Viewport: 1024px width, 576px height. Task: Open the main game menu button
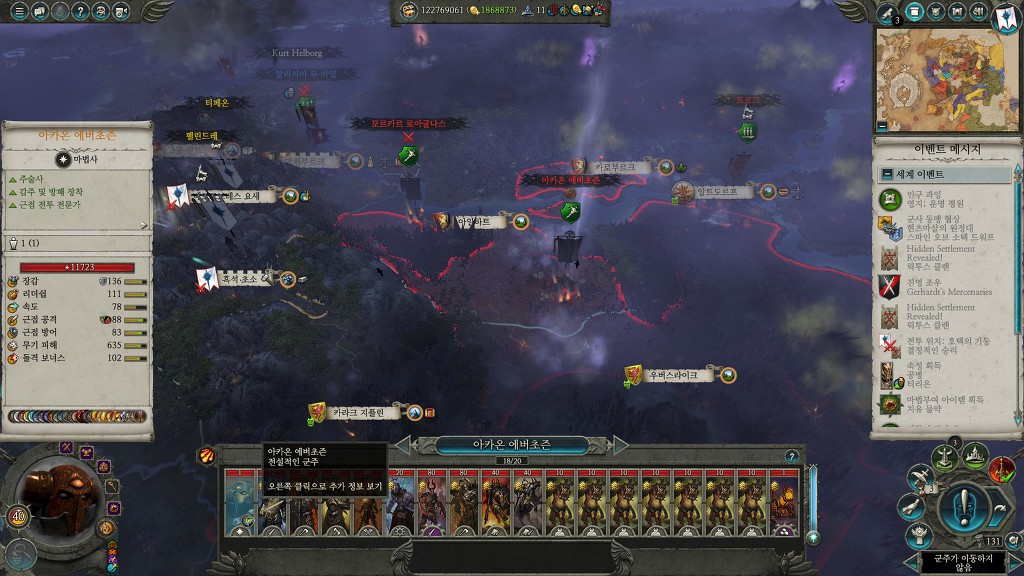17,12
